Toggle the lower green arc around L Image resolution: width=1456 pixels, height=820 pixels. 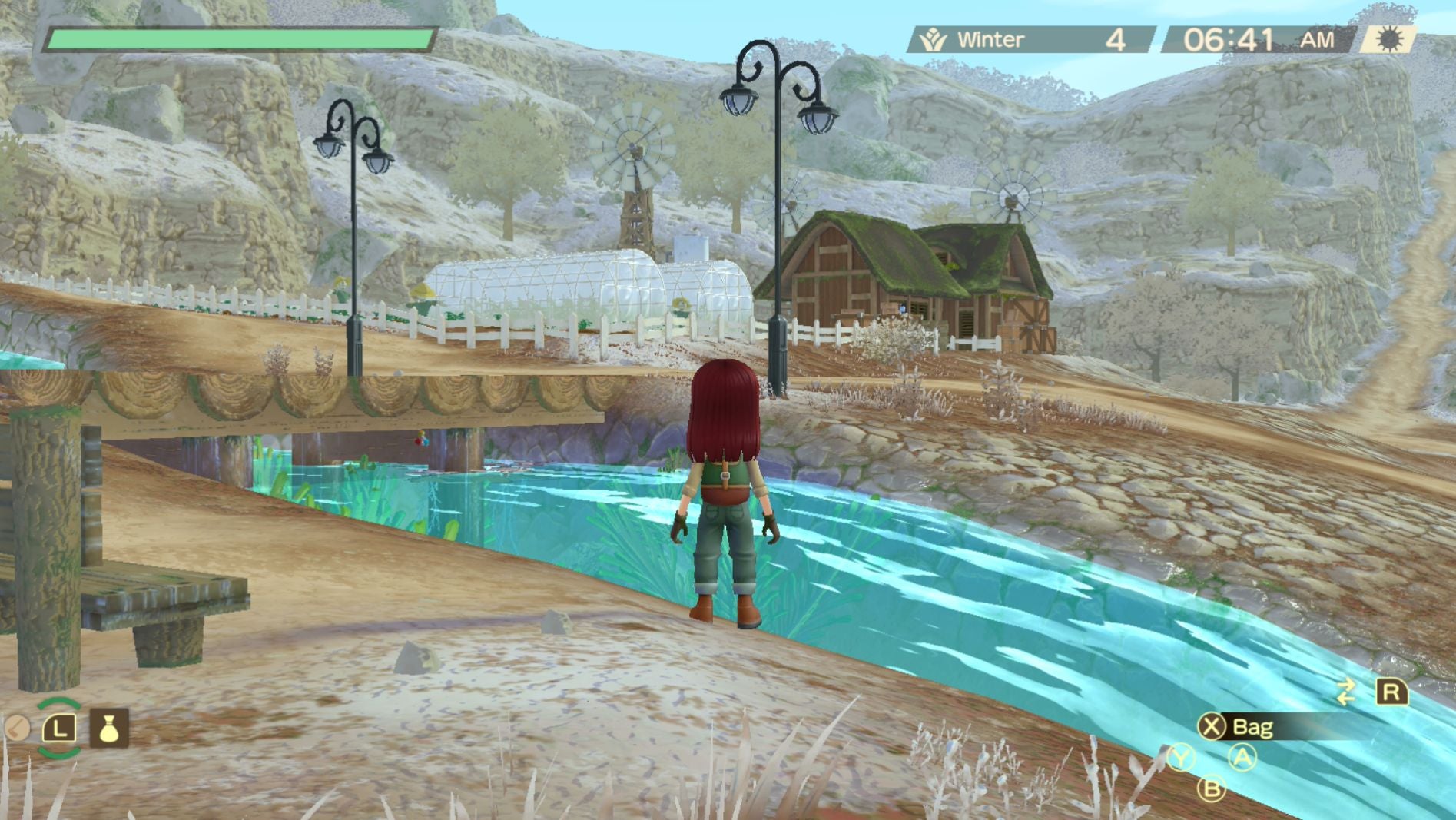pos(59,752)
